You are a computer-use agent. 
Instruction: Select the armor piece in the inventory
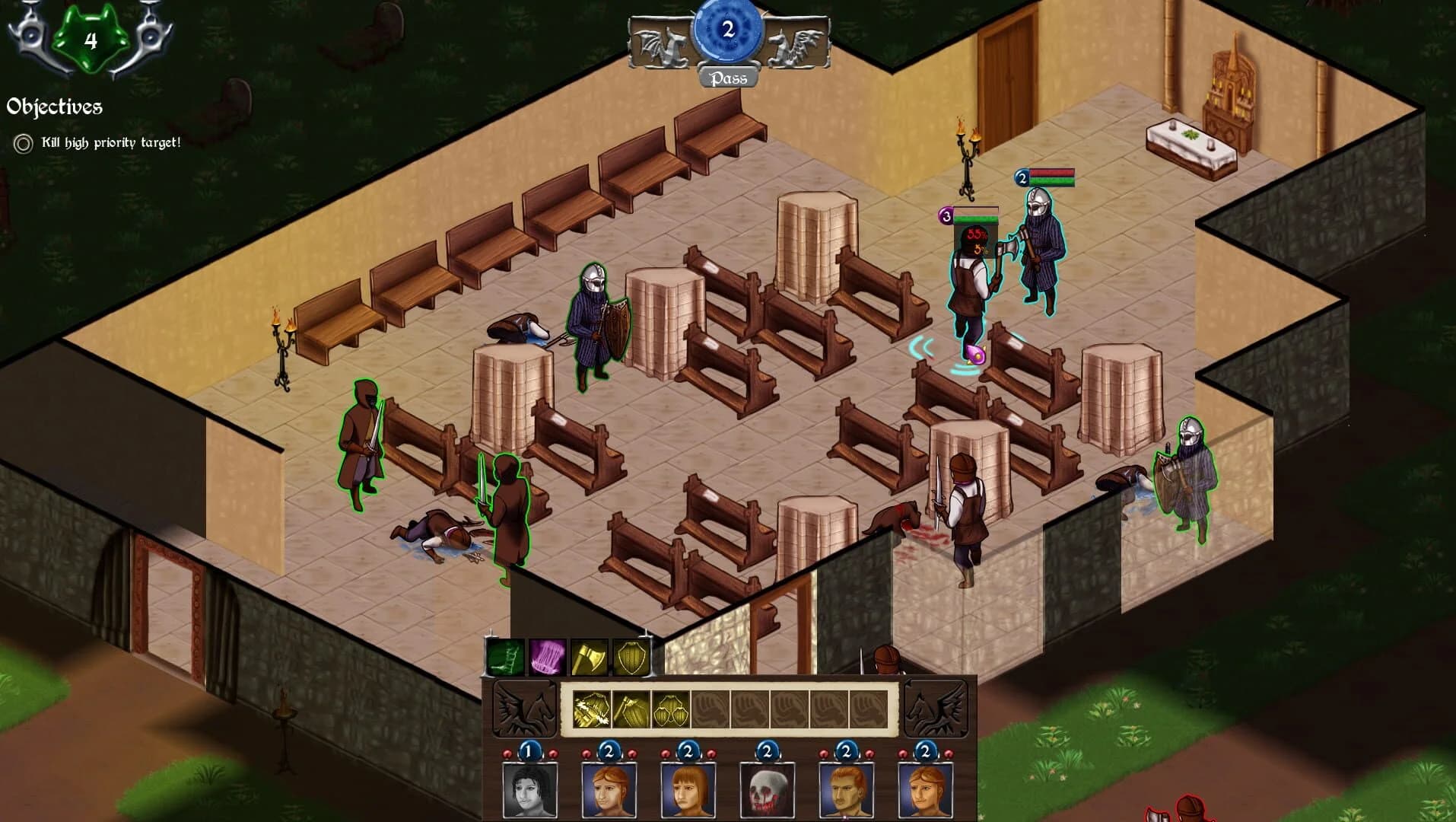click(590, 709)
